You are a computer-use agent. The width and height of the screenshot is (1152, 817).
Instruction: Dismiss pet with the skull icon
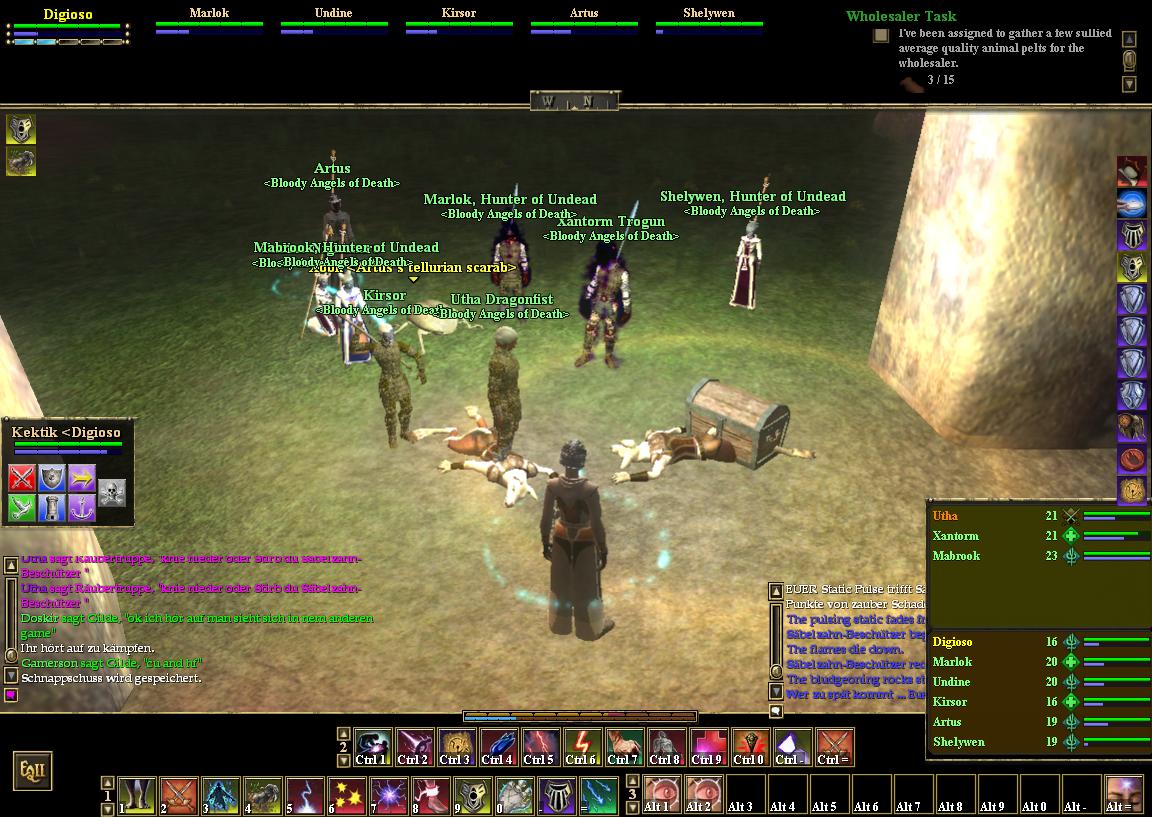[112, 491]
